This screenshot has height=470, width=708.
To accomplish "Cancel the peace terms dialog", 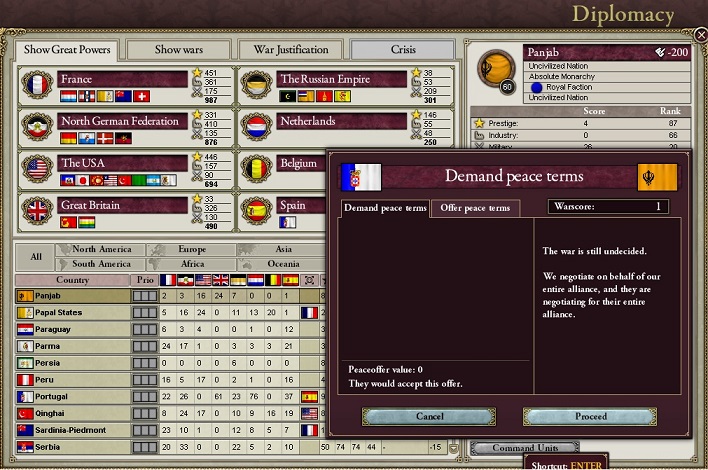I will 429,416.
